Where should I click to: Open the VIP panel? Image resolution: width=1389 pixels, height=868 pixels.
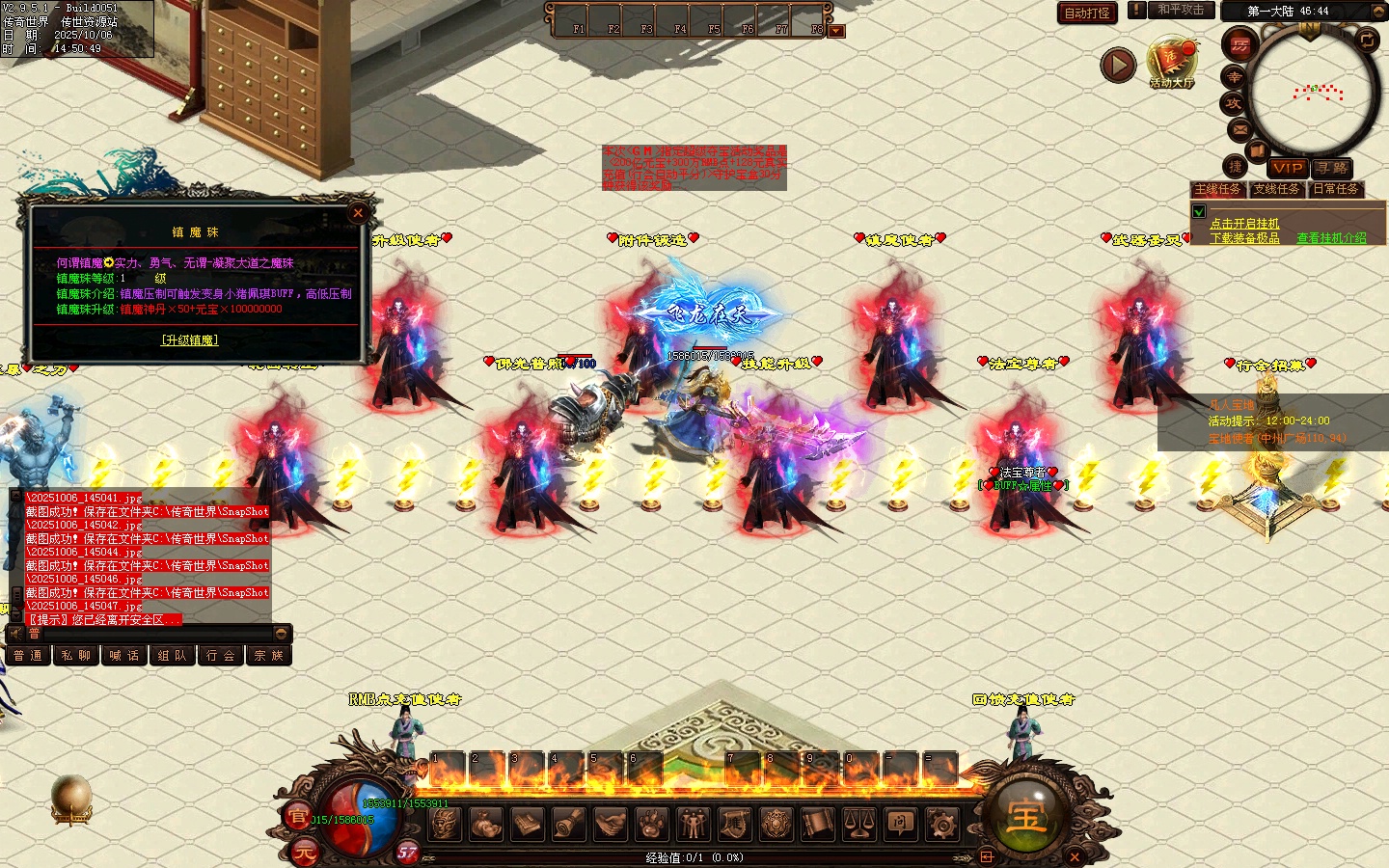[x=1287, y=168]
